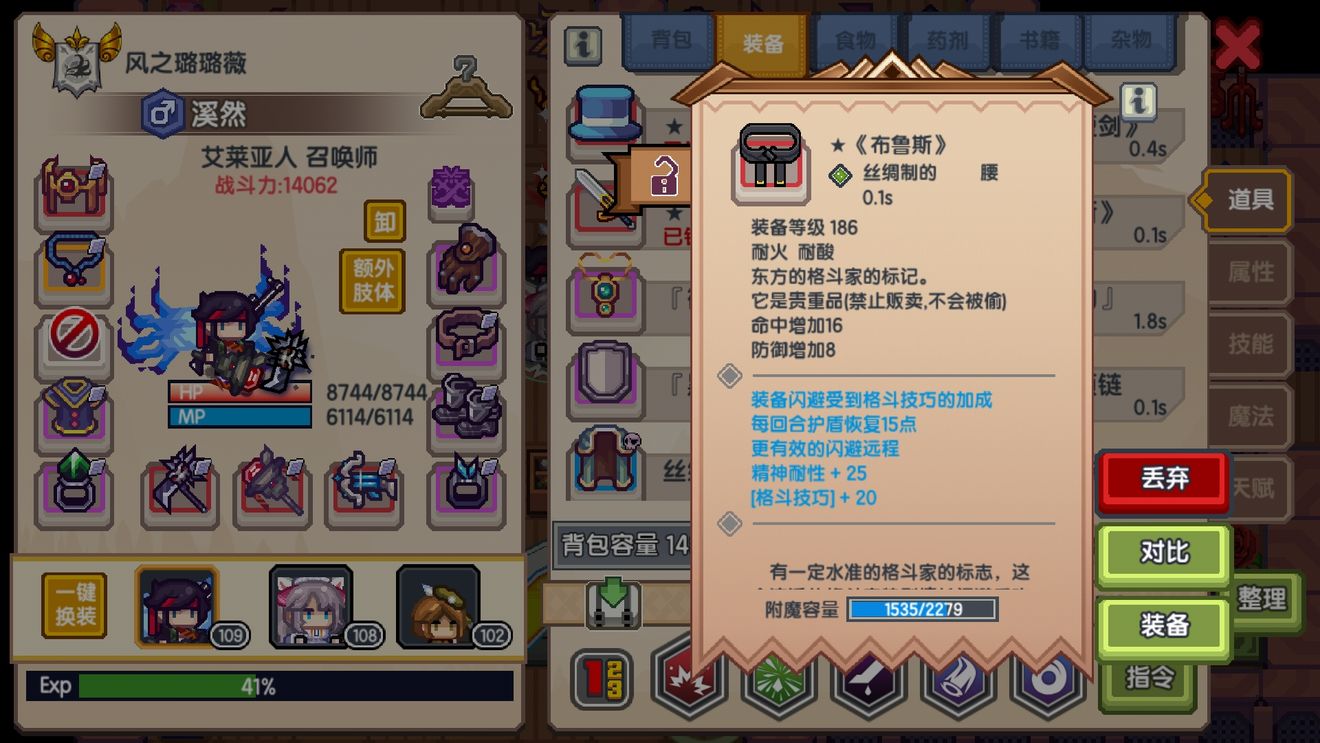Click the red explosion skill hex icon
Viewport: 1320px width, 743px height.
pyautogui.click(x=689, y=679)
